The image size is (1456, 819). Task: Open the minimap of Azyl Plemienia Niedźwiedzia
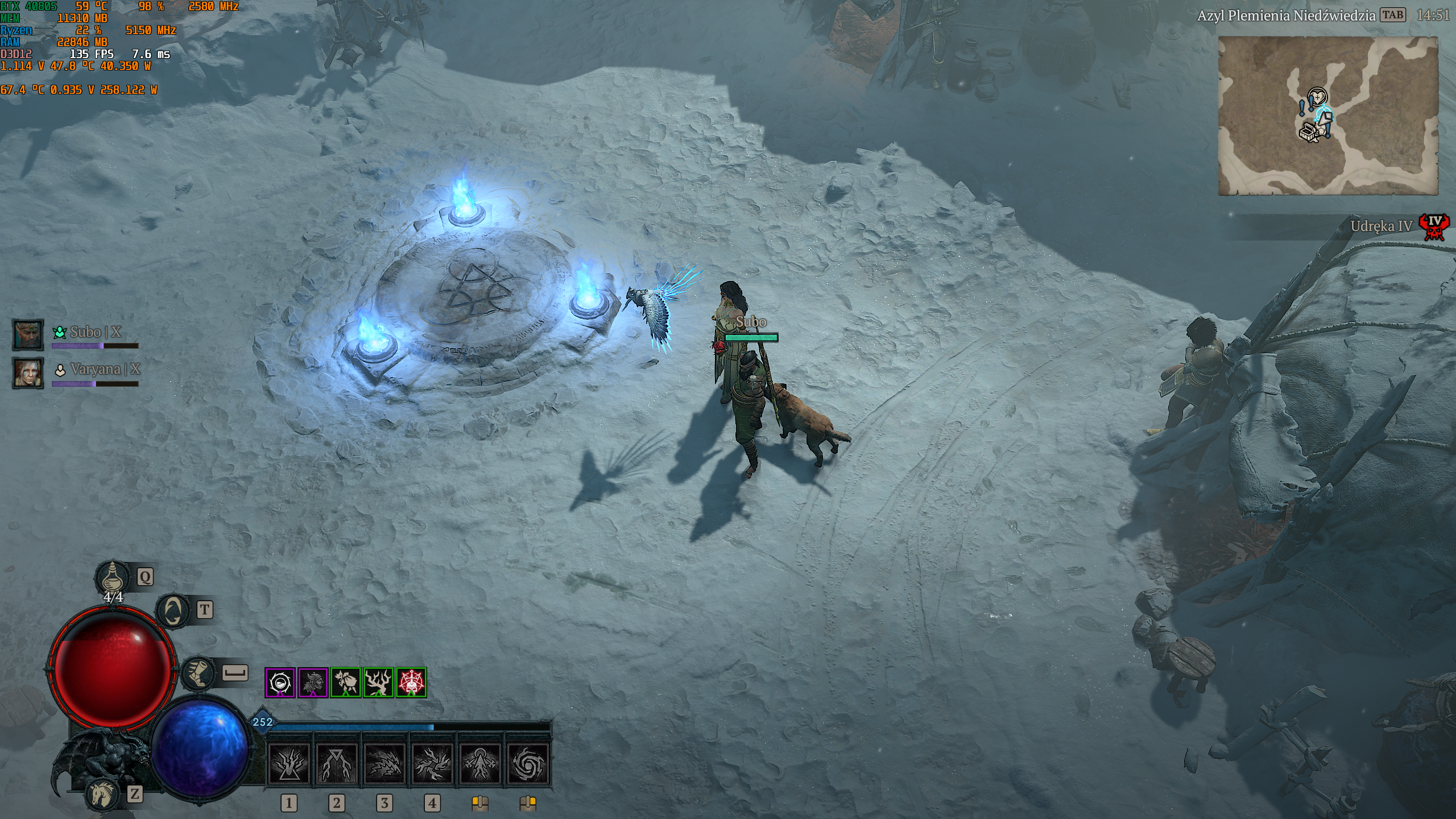point(1327,115)
